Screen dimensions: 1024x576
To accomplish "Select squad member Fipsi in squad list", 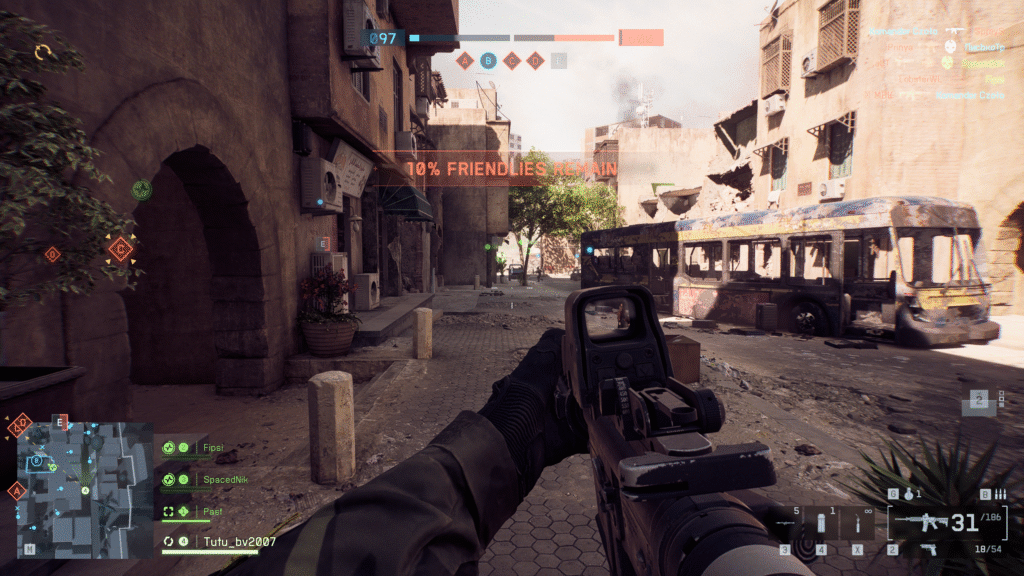I will click(211, 448).
